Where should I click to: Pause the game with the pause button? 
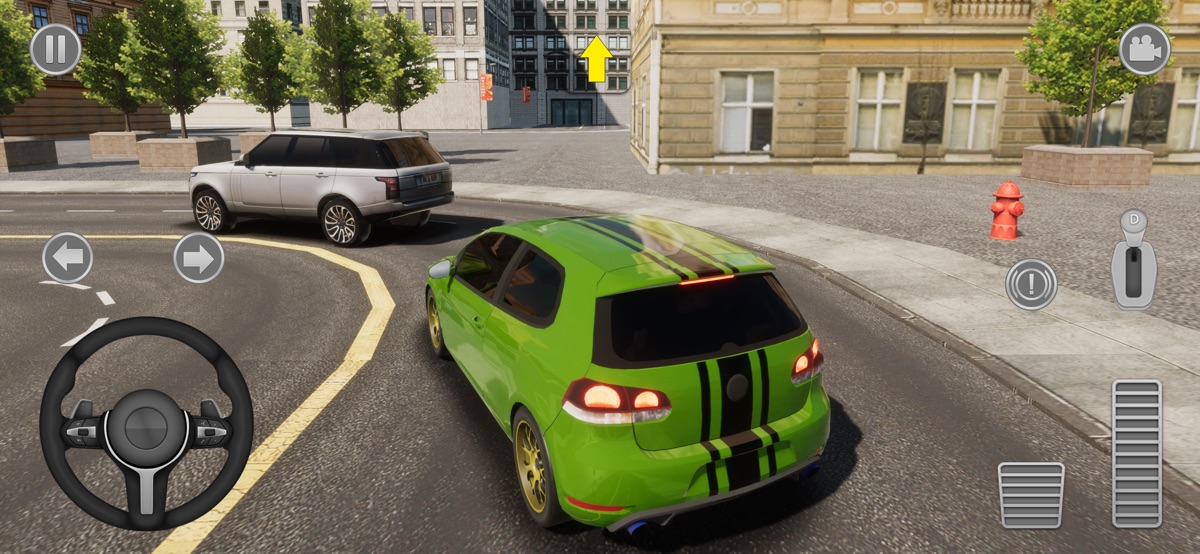55,49
